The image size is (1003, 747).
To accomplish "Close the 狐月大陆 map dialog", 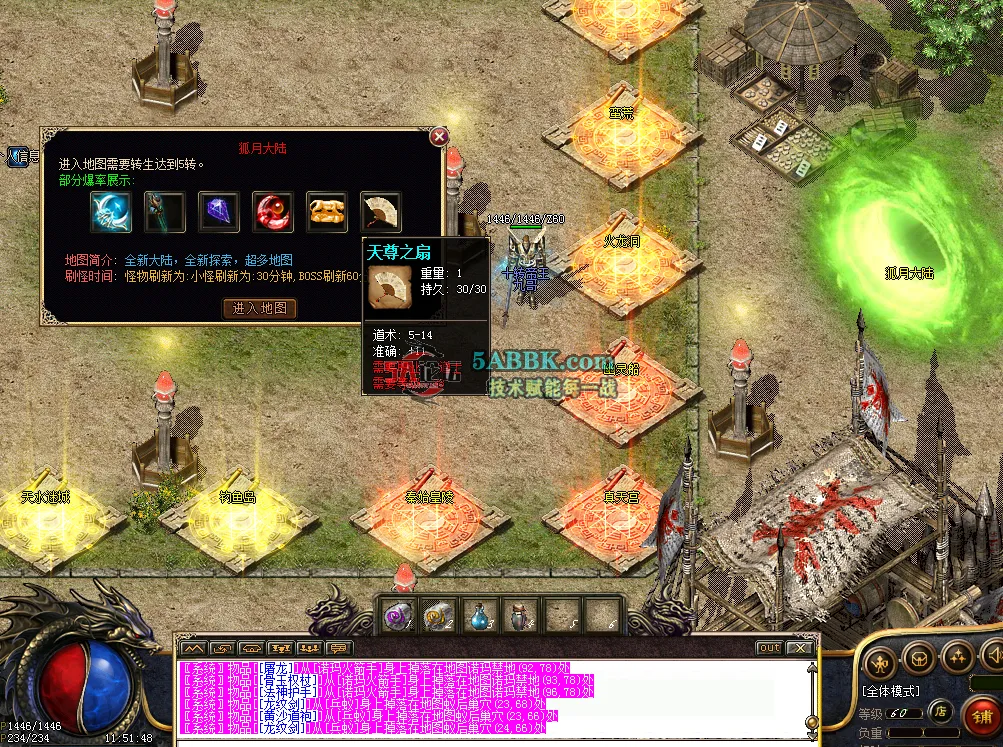I will click(438, 136).
